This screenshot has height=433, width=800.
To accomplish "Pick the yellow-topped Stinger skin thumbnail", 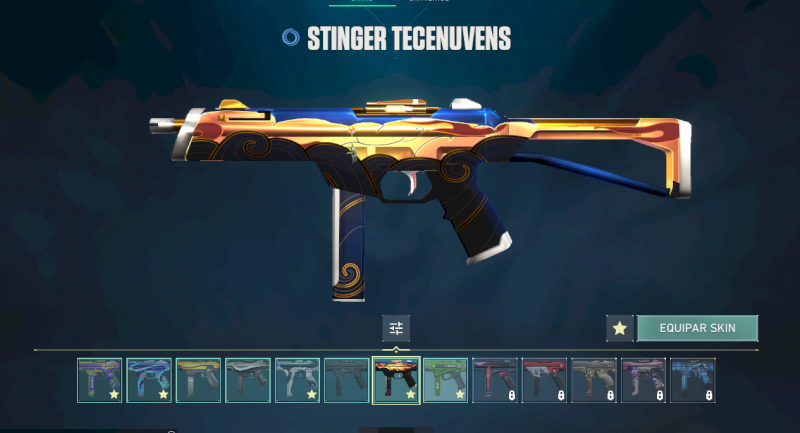I will (198, 381).
